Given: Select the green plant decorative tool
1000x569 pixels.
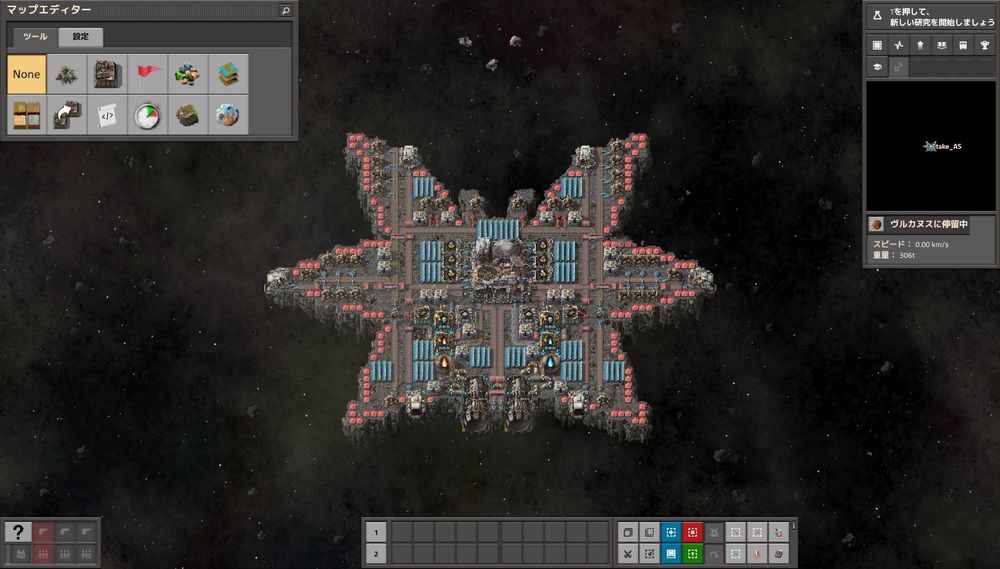Looking at the screenshot, I should click(68, 74).
